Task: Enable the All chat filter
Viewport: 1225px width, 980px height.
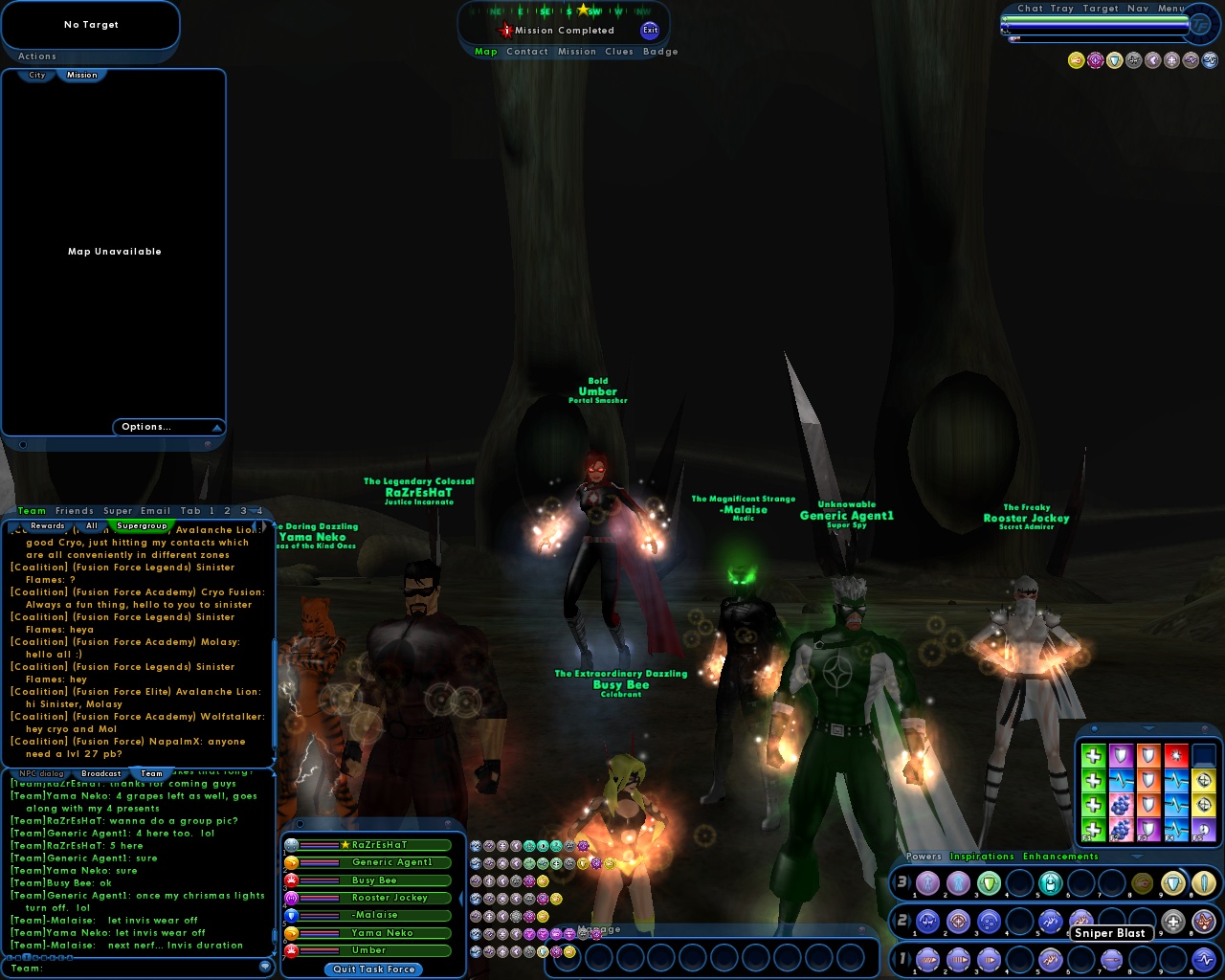Action: (92, 525)
